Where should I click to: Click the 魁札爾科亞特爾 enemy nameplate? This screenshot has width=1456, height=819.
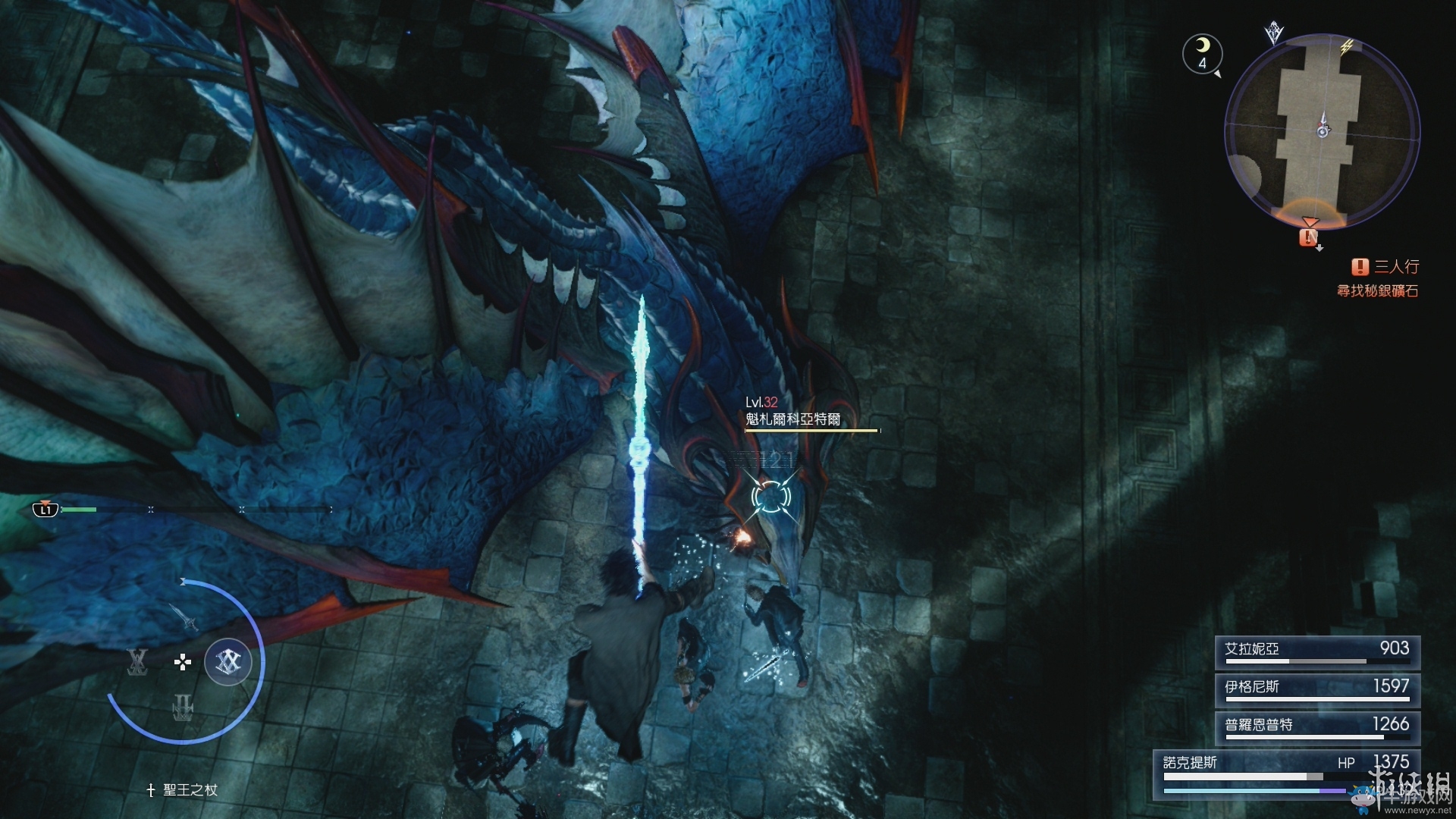click(x=793, y=419)
